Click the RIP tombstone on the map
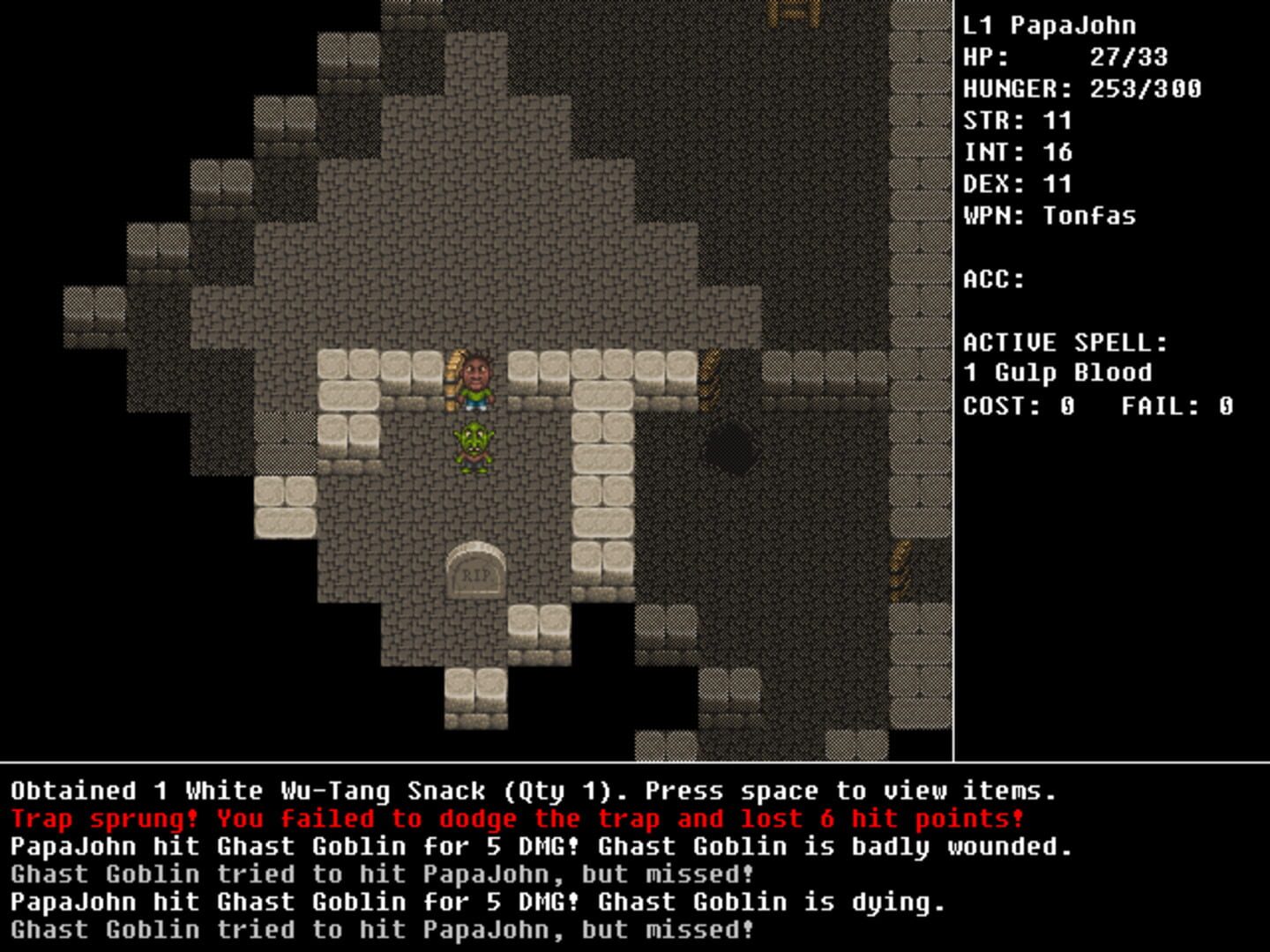The image size is (1270, 952). pyautogui.click(x=474, y=571)
